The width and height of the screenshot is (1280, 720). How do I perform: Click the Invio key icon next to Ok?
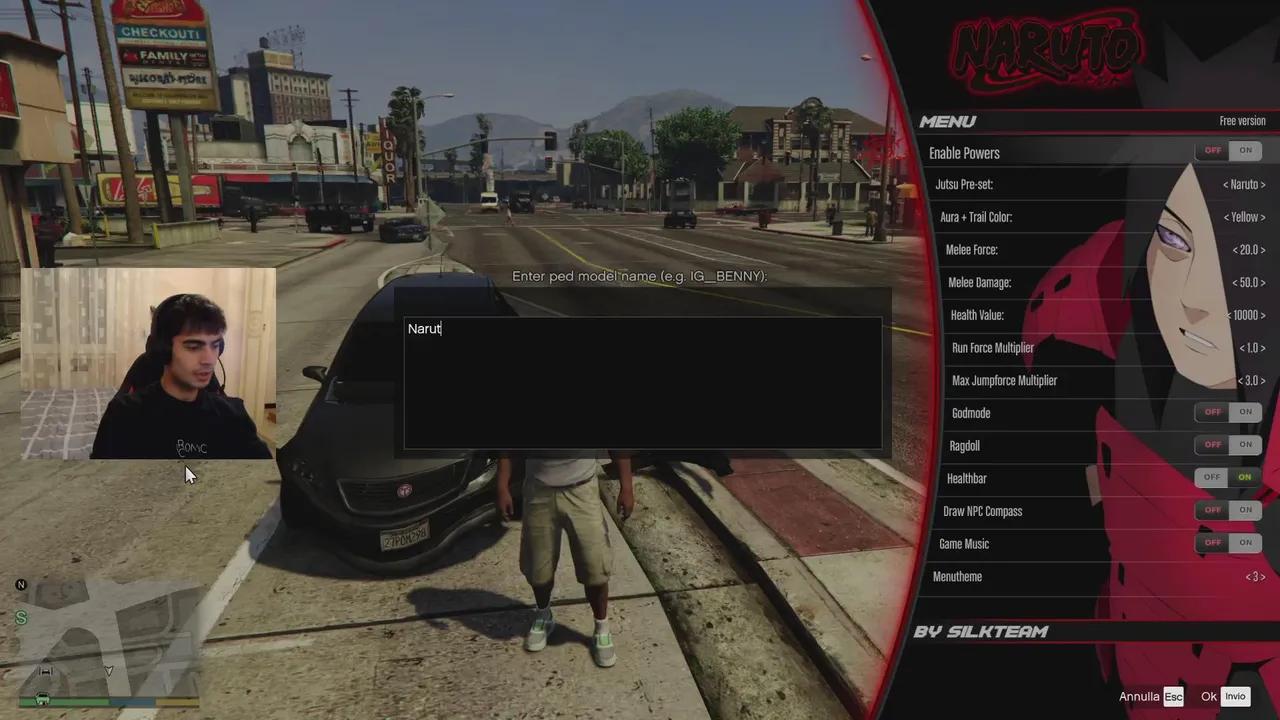pyautogui.click(x=1235, y=696)
